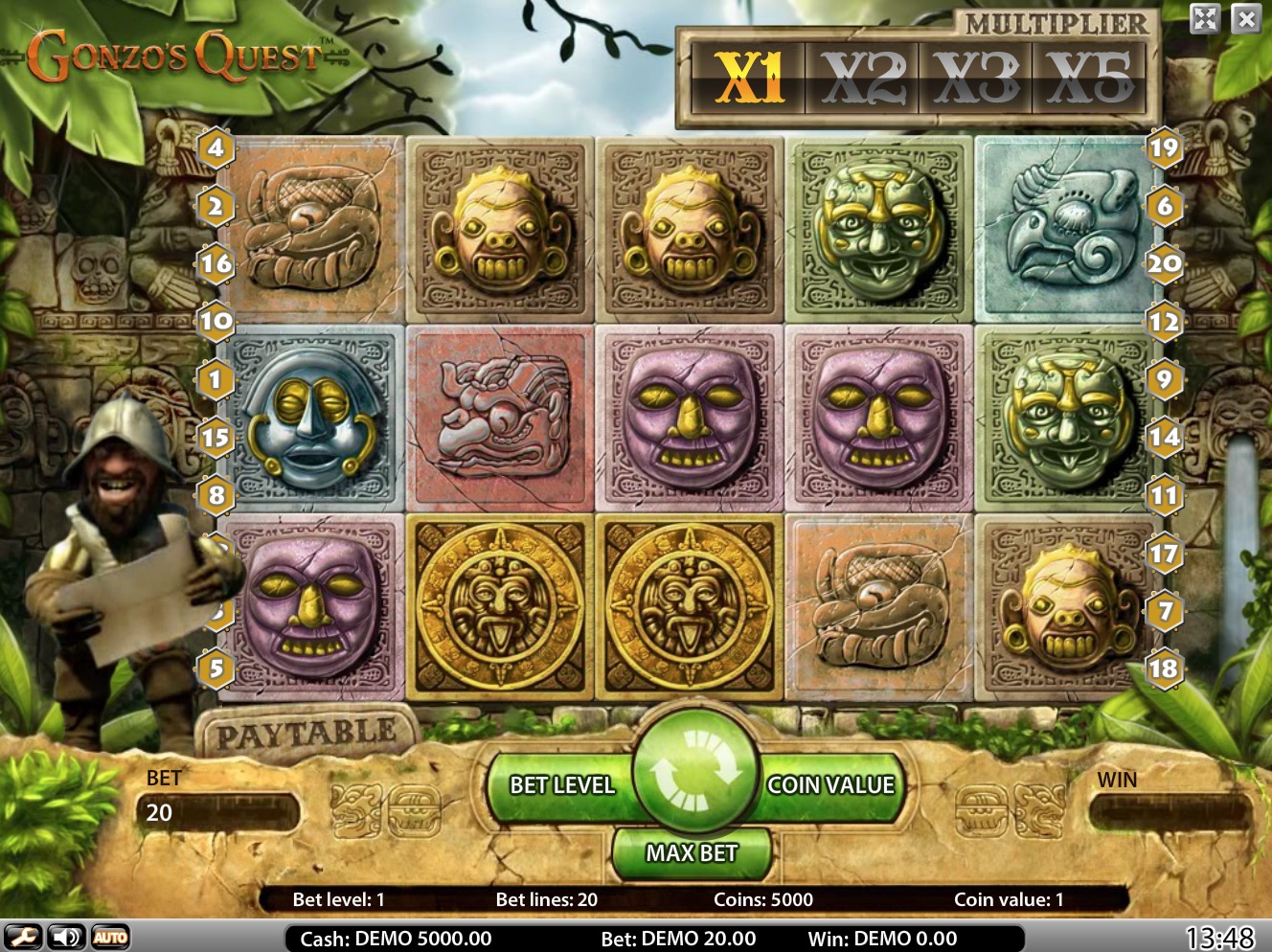Change the Coin Value
The image size is (1272, 952).
click(829, 785)
